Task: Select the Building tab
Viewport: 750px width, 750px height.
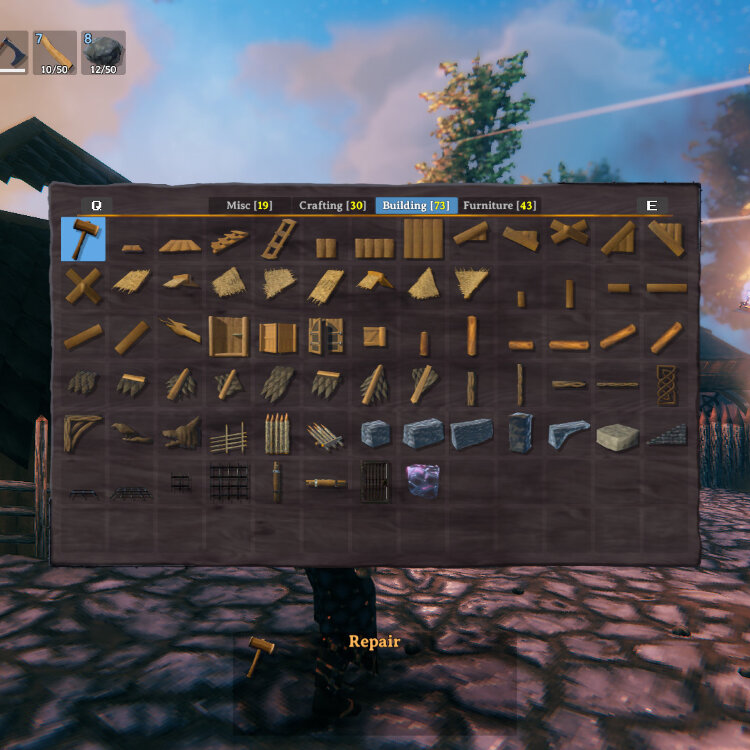Action: (x=415, y=206)
